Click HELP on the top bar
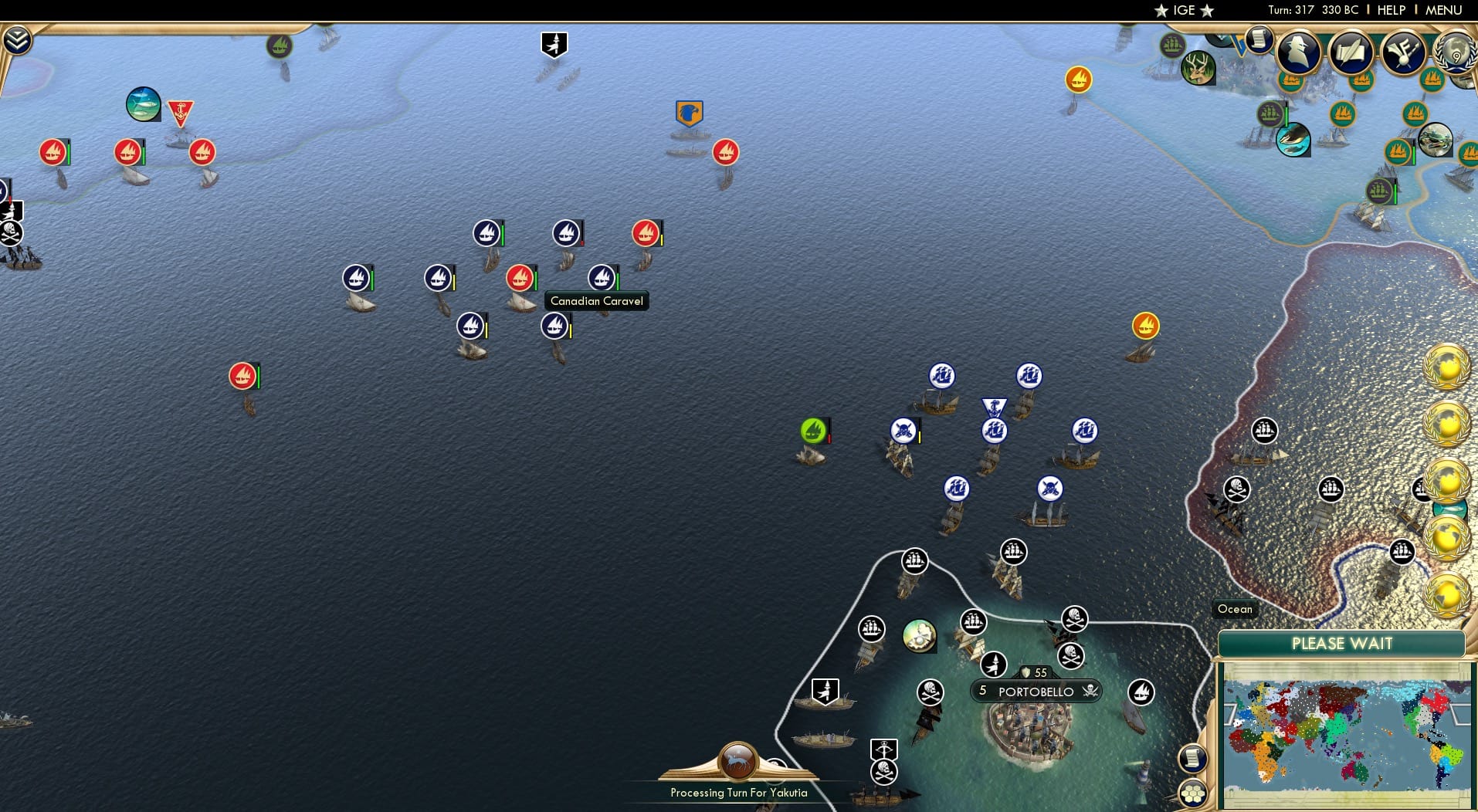1478x812 pixels. pyautogui.click(x=1389, y=10)
